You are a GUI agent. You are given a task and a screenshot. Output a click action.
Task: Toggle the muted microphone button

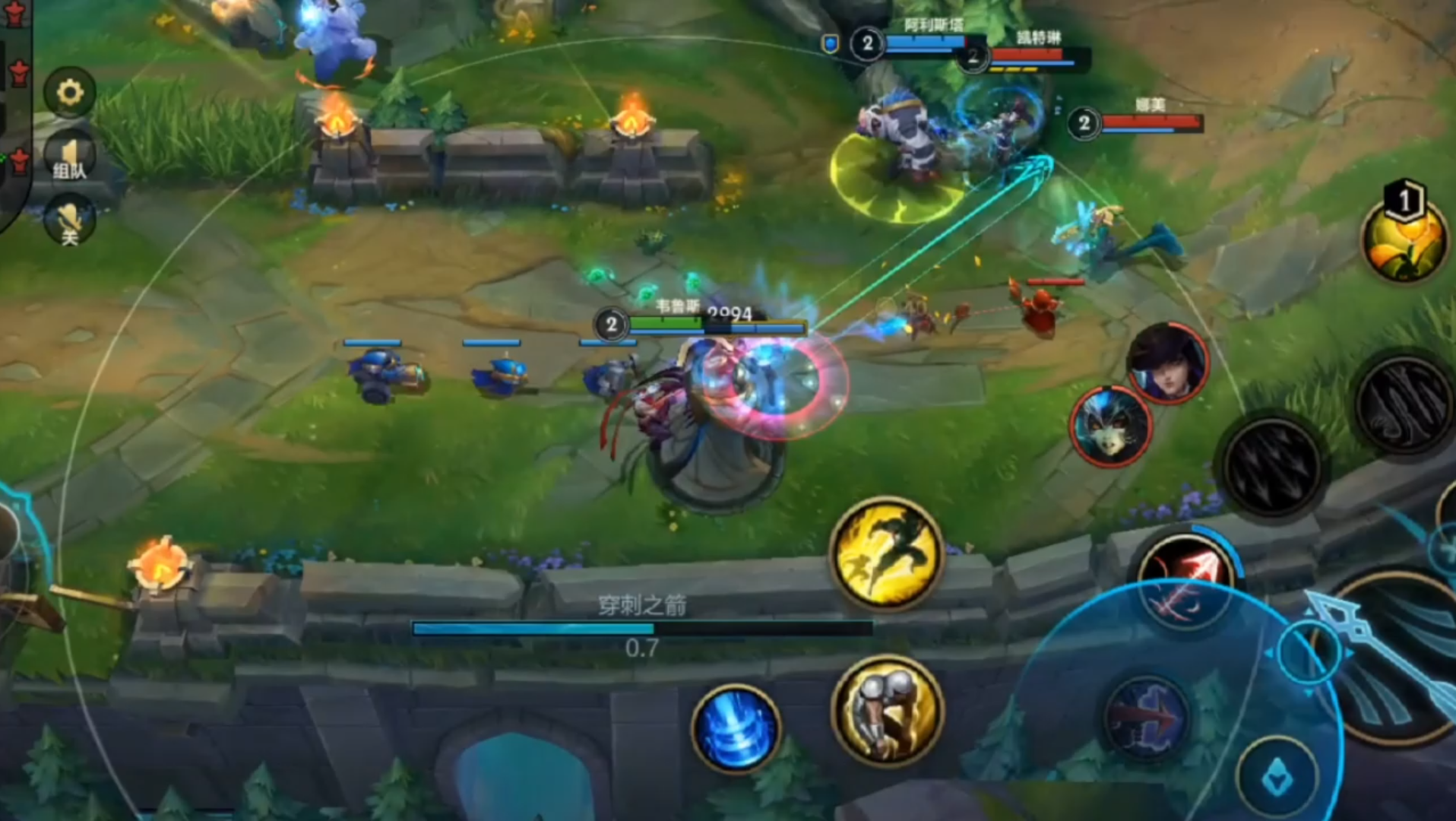[70, 220]
